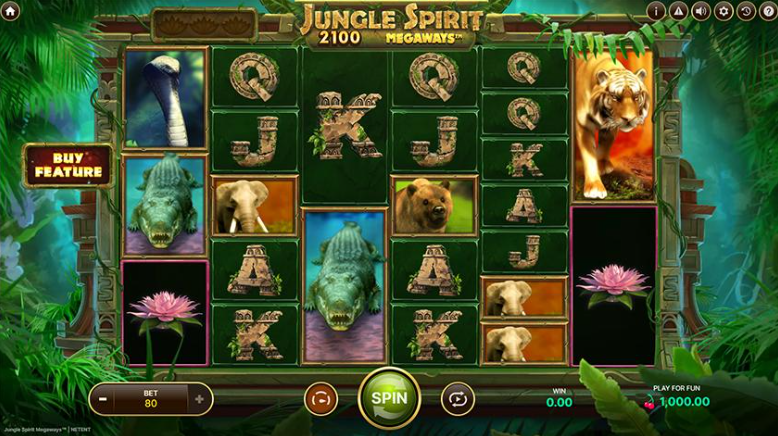Hit the green SPIN button

(x=389, y=397)
